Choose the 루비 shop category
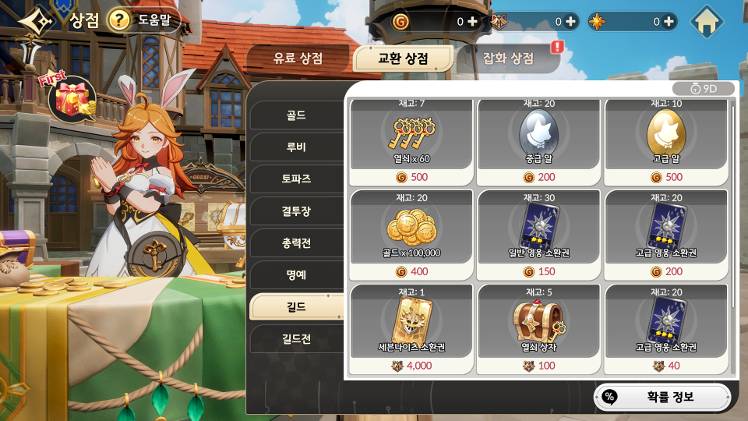The height and width of the screenshot is (421, 748). 295,147
